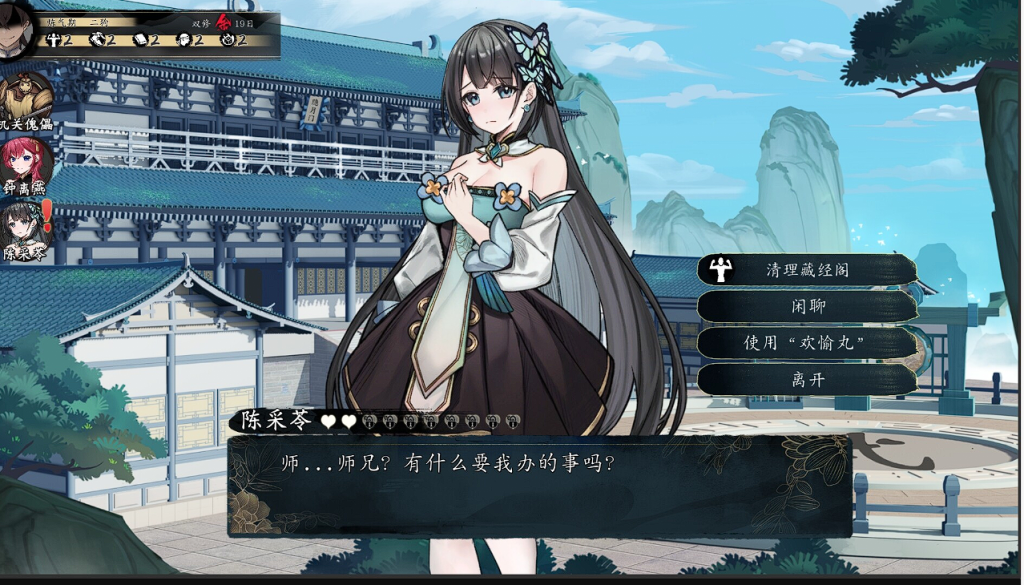Select the 陈采芩 portrait with exclamation mark
Image resolution: width=1024 pixels, height=585 pixels.
pos(27,228)
